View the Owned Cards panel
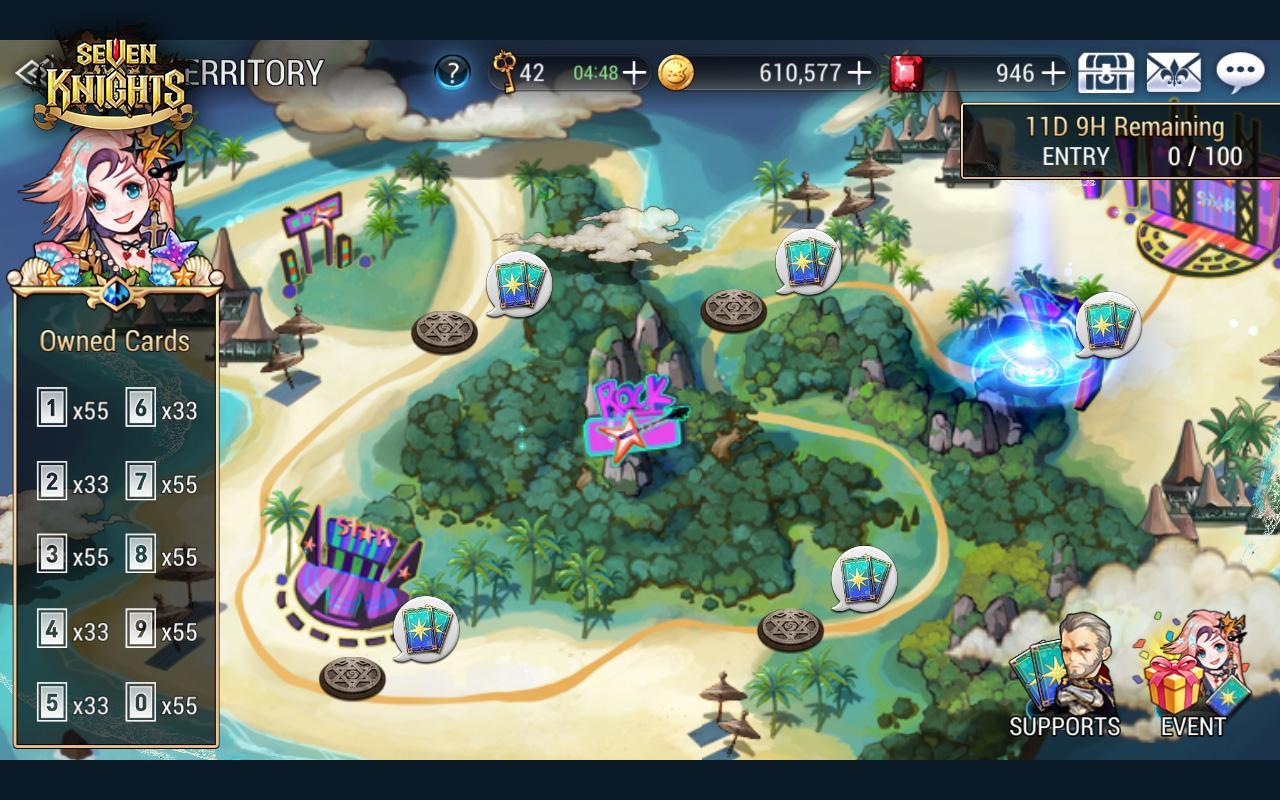1280x800 pixels. click(x=115, y=520)
